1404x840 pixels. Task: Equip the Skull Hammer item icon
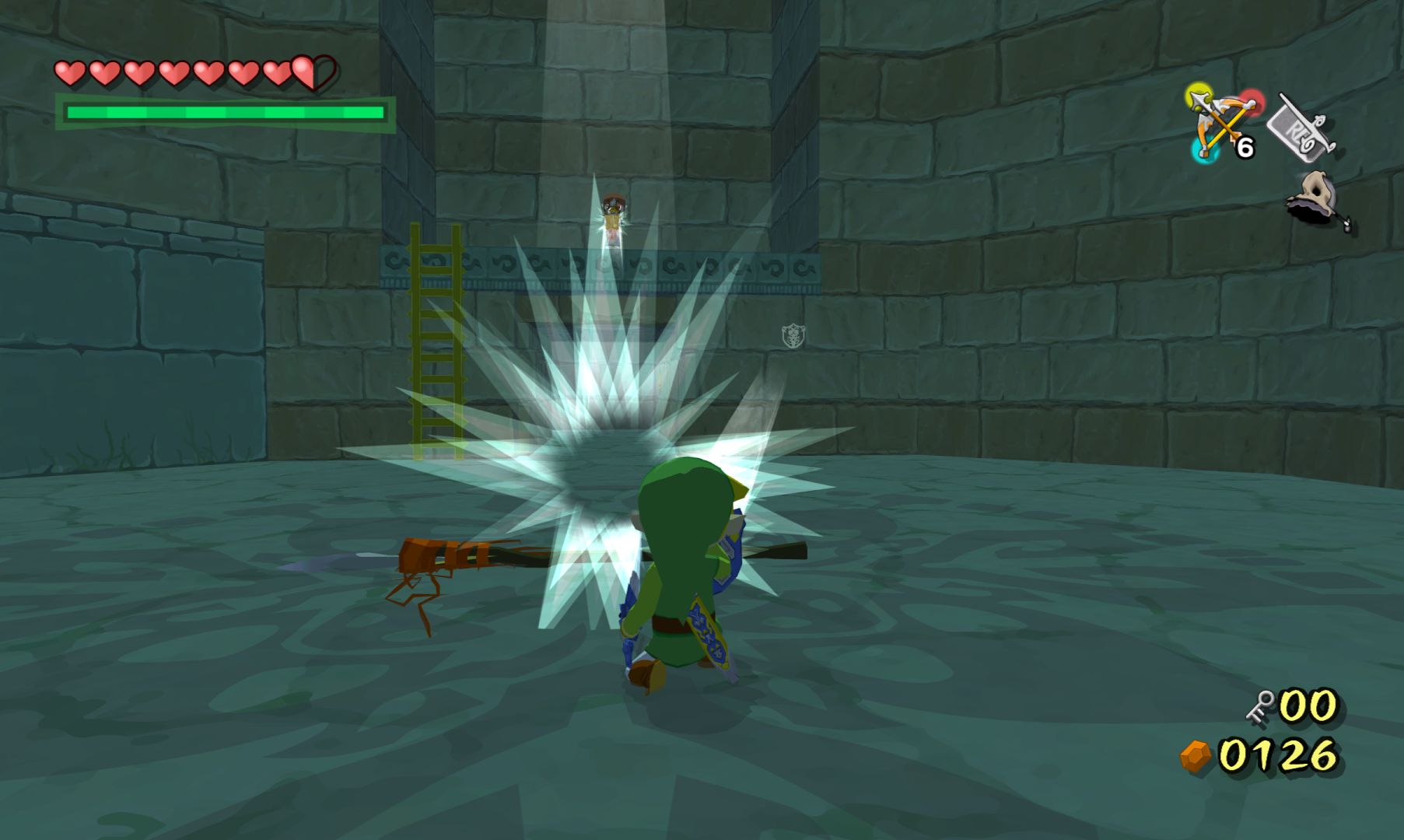(x=1318, y=200)
